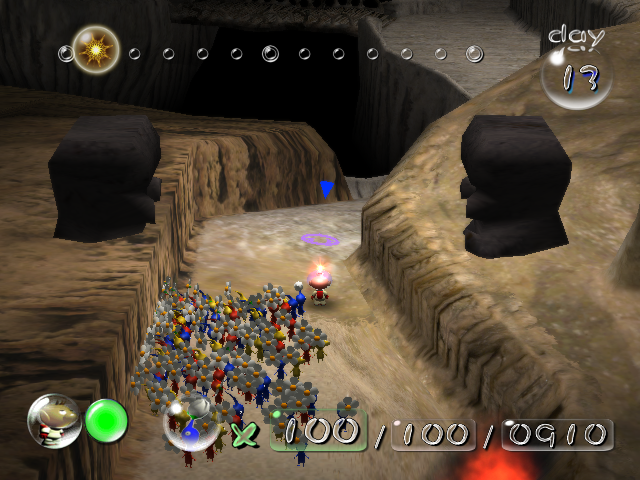Click the blue Pikmin standby bubble

[192, 428]
